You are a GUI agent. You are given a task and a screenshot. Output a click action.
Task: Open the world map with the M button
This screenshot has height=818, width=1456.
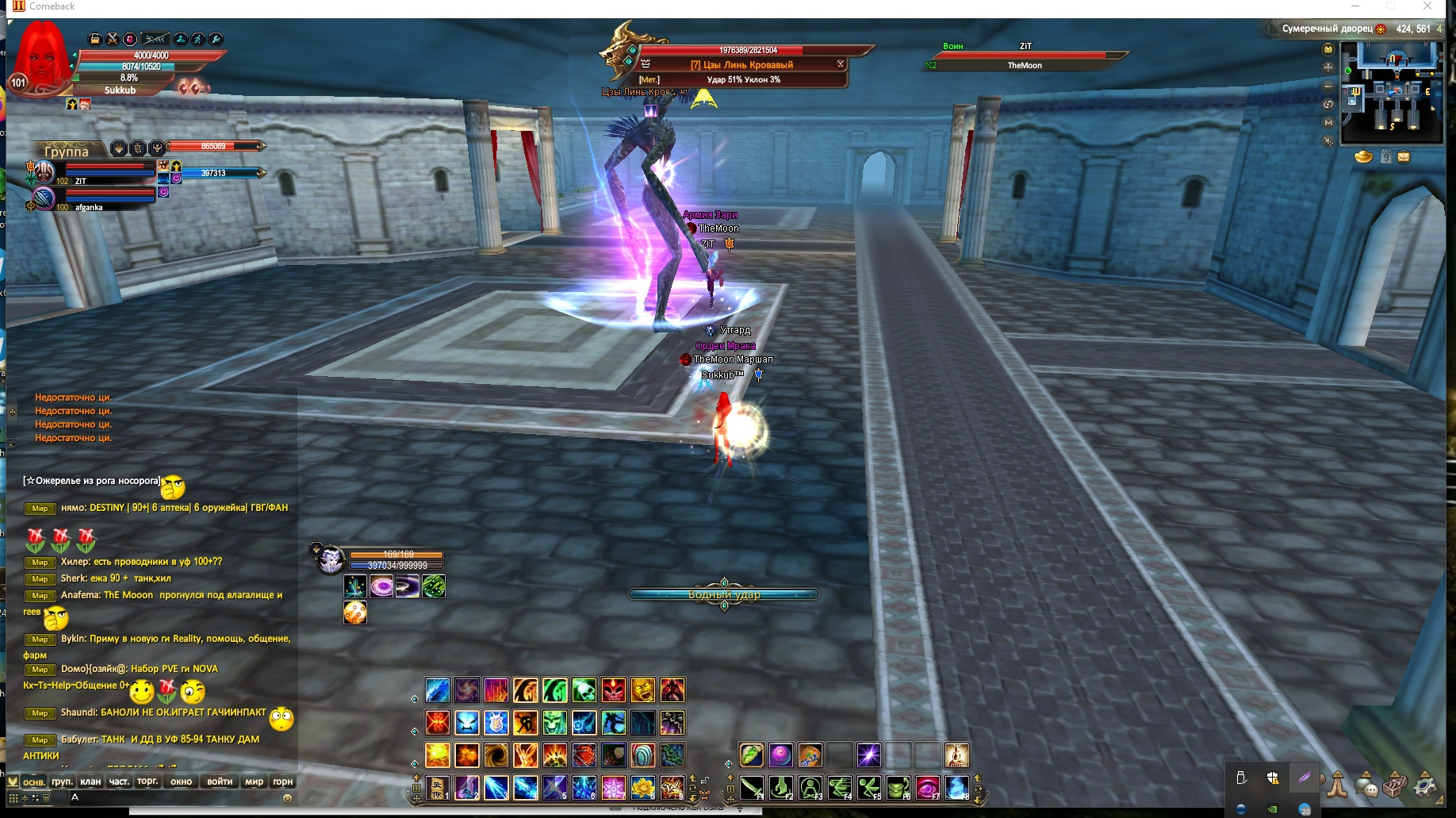pyautogui.click(x=1328, y=123)
